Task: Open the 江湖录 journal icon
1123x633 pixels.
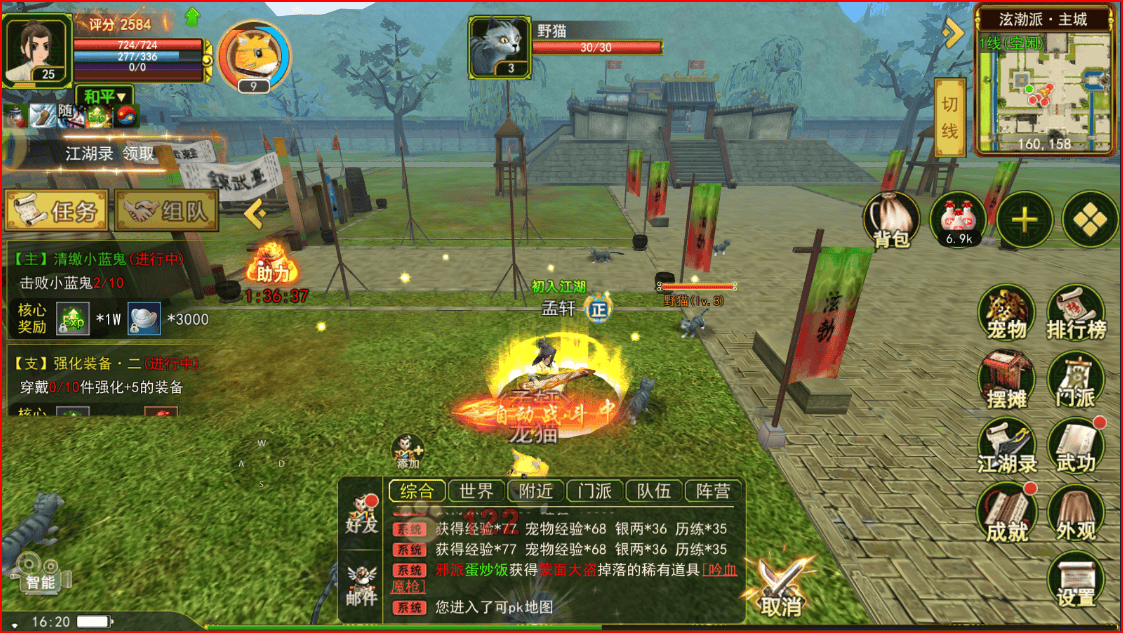Action: [x=1006, y=448]
